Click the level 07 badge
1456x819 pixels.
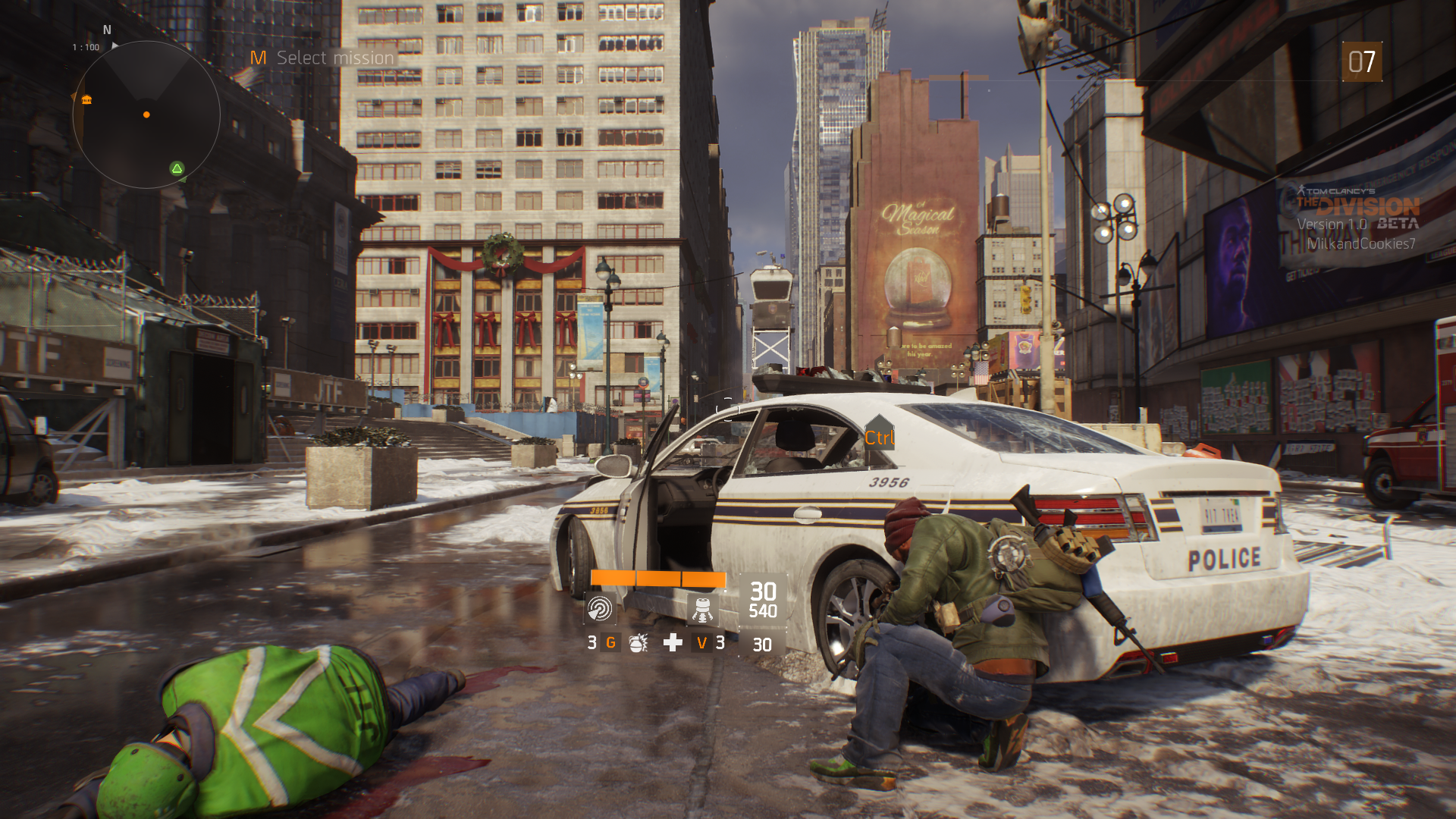(x=1361, y=61)
